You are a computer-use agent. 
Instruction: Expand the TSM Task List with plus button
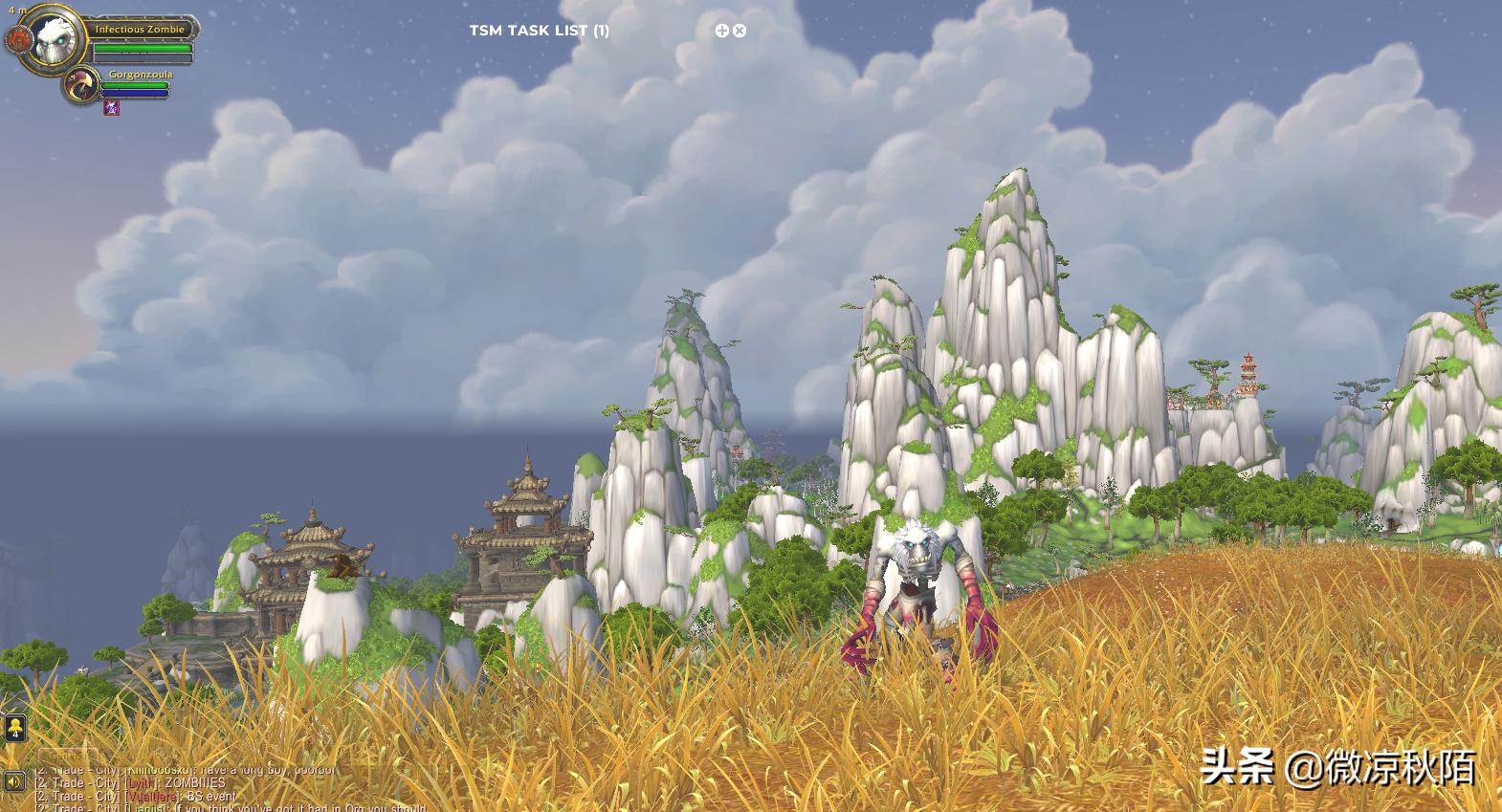(x=722, y=31)
